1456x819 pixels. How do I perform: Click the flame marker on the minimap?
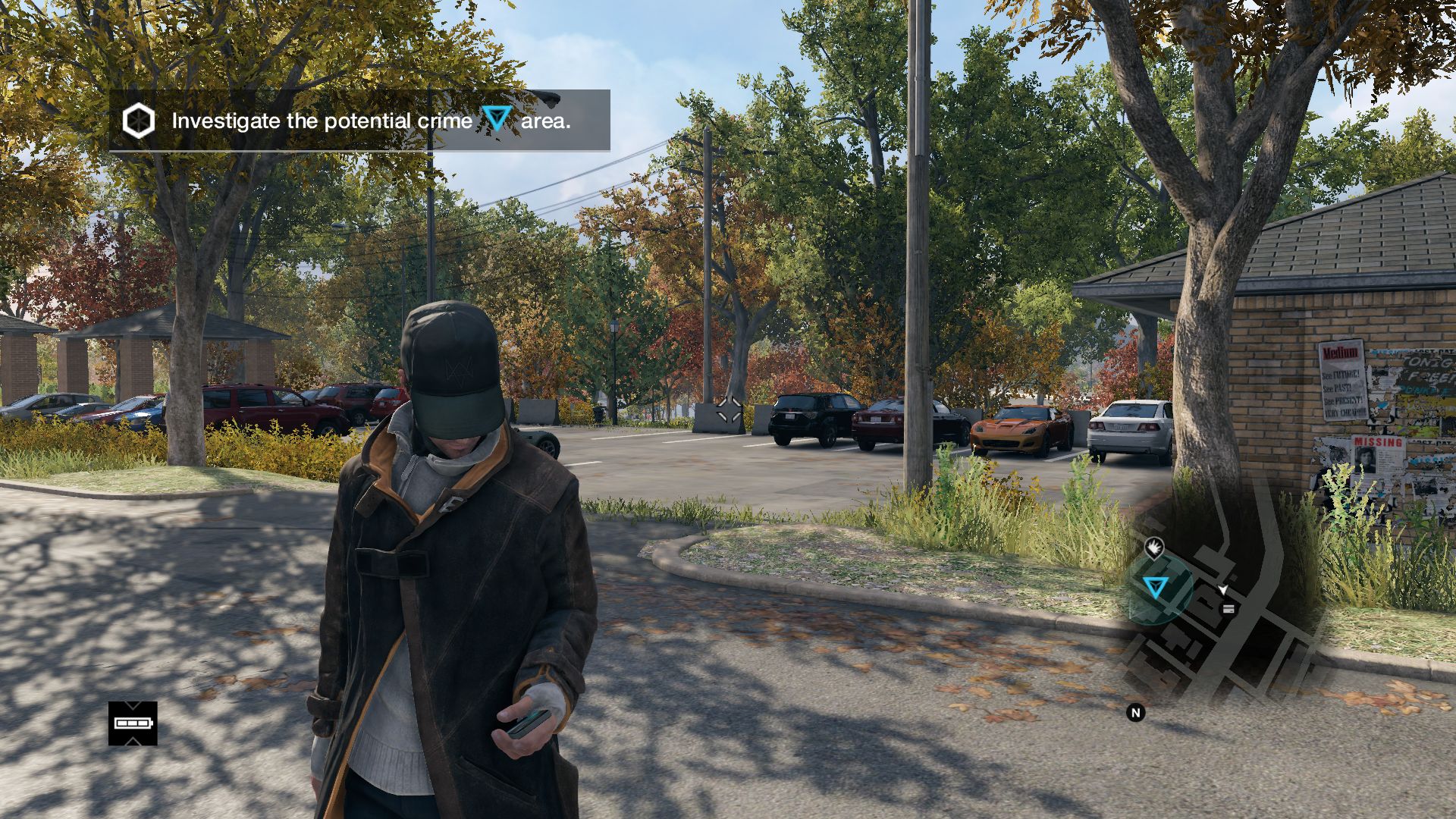pyautogui.click(x=1153, y=546)
